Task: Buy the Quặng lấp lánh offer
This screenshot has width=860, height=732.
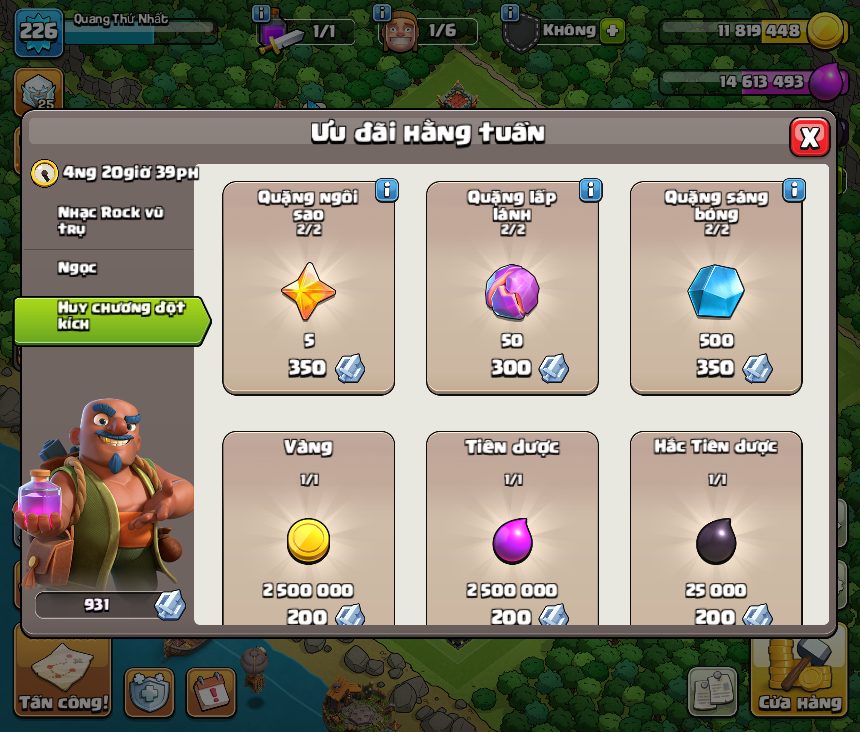Action: tap(513, 290)
